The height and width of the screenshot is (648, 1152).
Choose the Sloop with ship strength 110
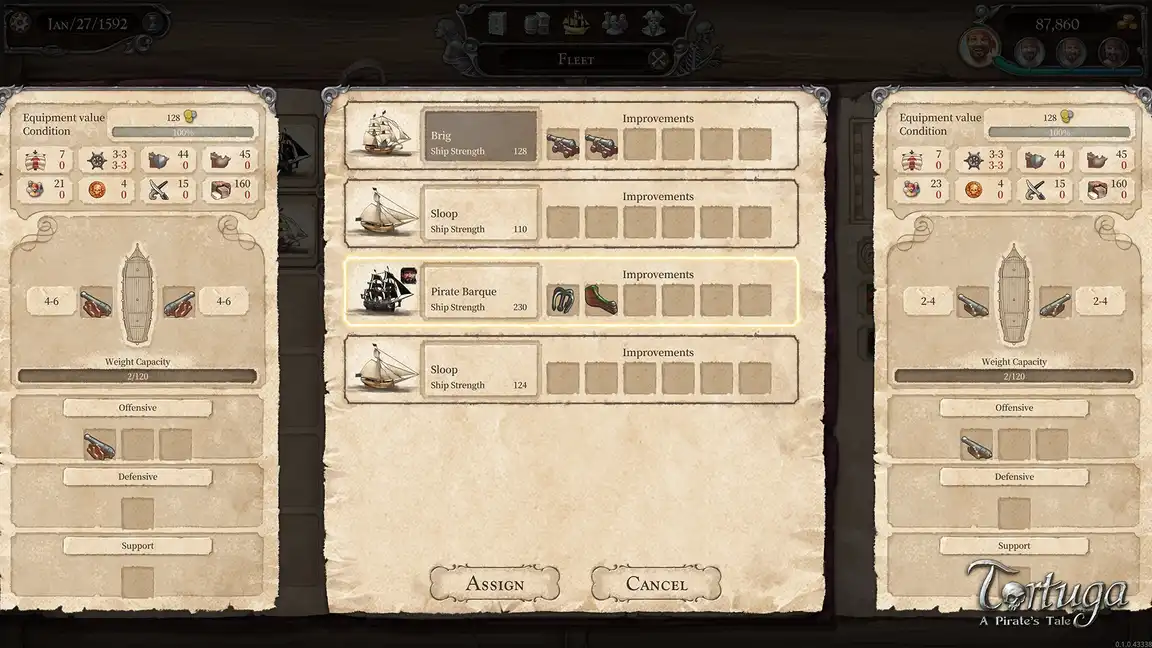coord(481,213)
